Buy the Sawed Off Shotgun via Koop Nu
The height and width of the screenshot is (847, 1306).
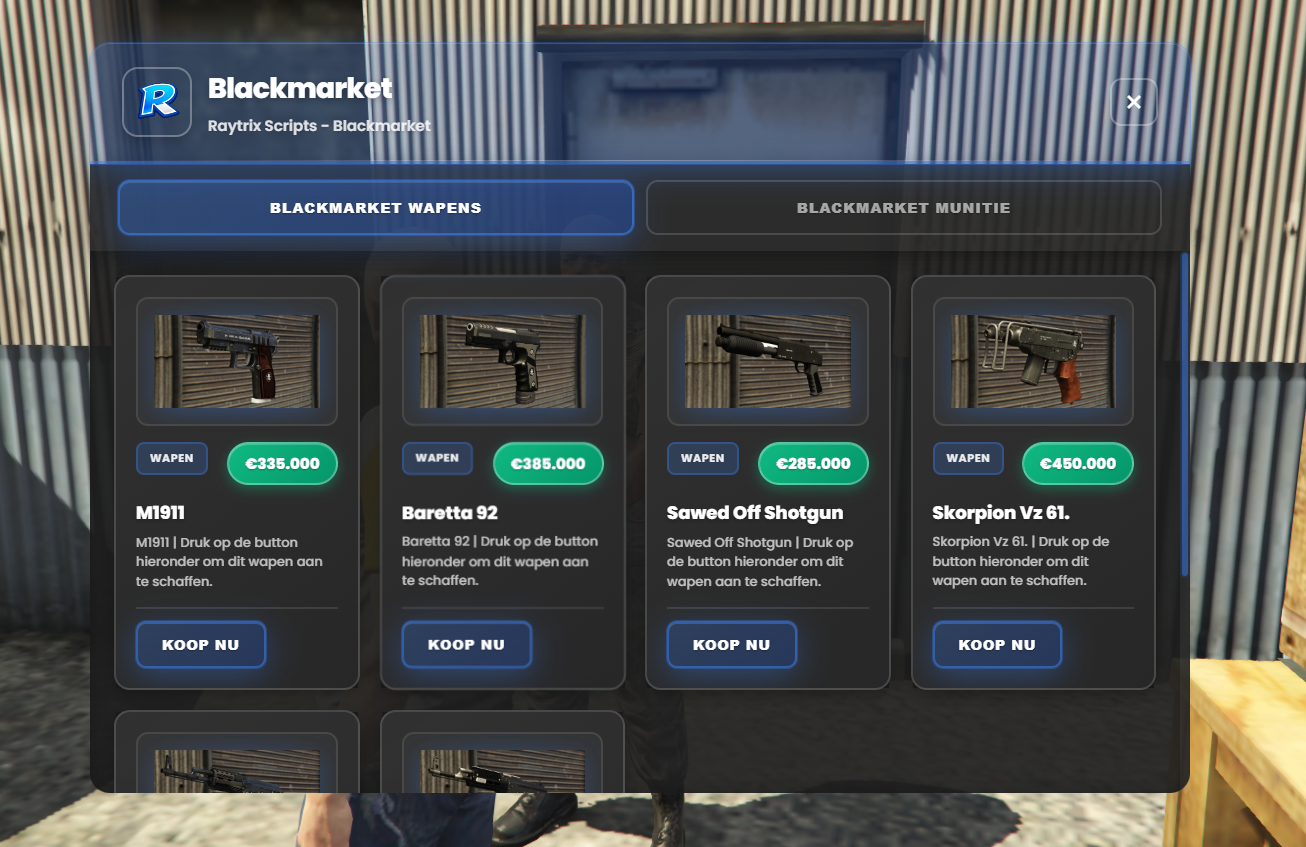731,644
